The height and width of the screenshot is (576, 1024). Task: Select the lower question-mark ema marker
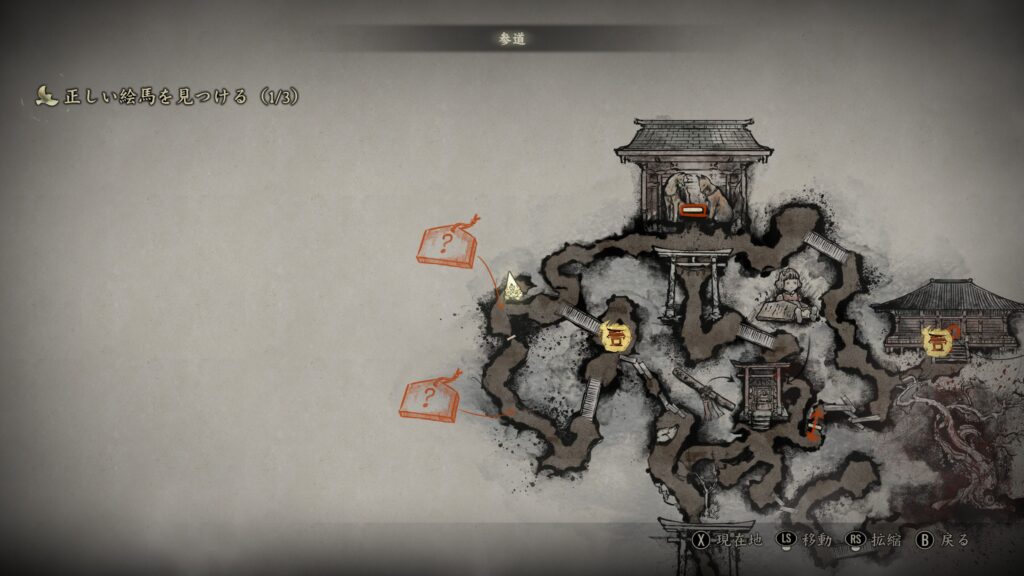click(x=430, y=399)
